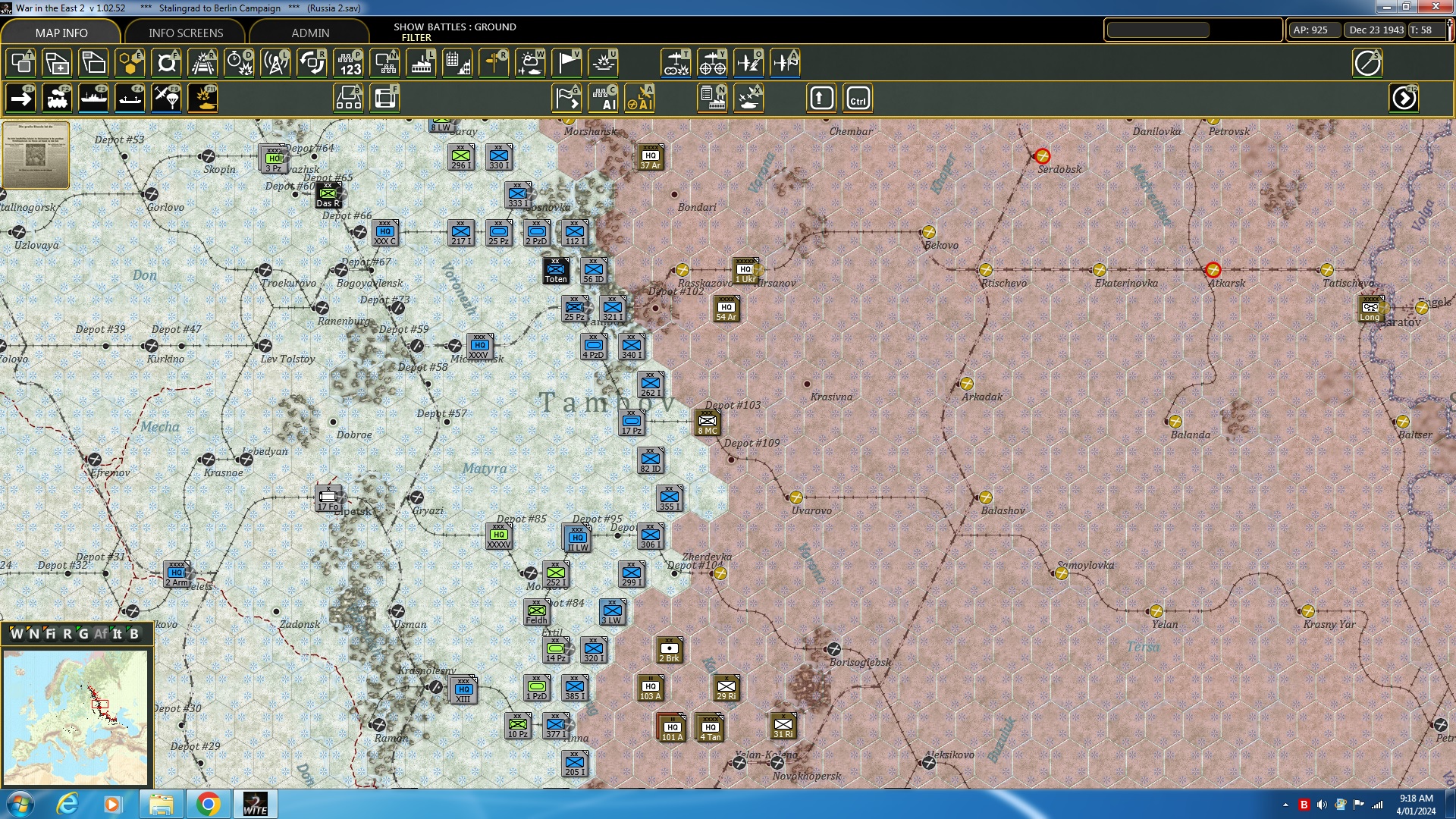Toggle the 'Af' filter above the minimap

click(x=101, y=635)
